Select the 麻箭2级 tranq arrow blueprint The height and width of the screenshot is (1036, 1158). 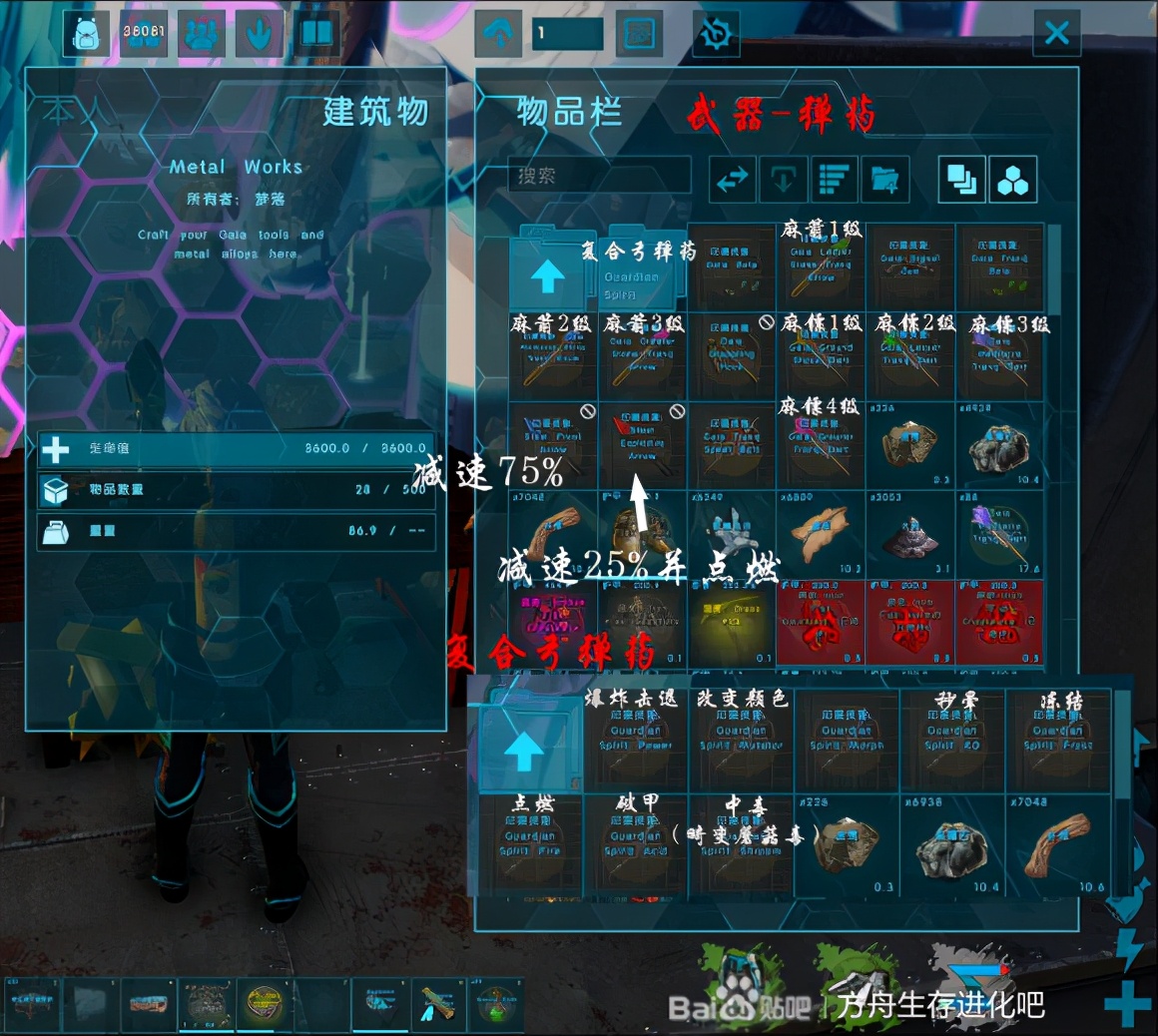552,356
